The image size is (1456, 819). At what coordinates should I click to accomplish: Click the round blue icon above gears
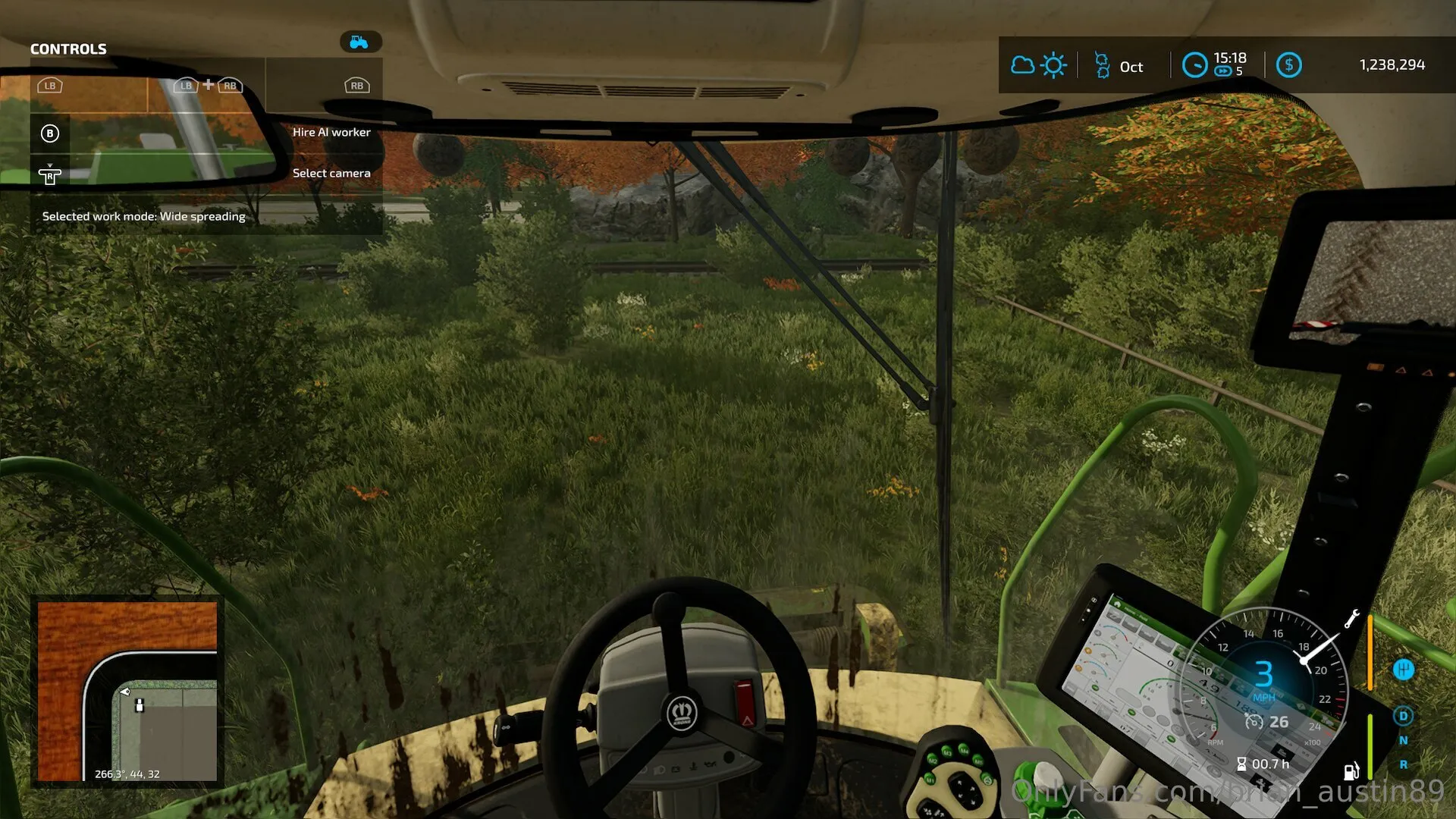tap(1403, 670)
